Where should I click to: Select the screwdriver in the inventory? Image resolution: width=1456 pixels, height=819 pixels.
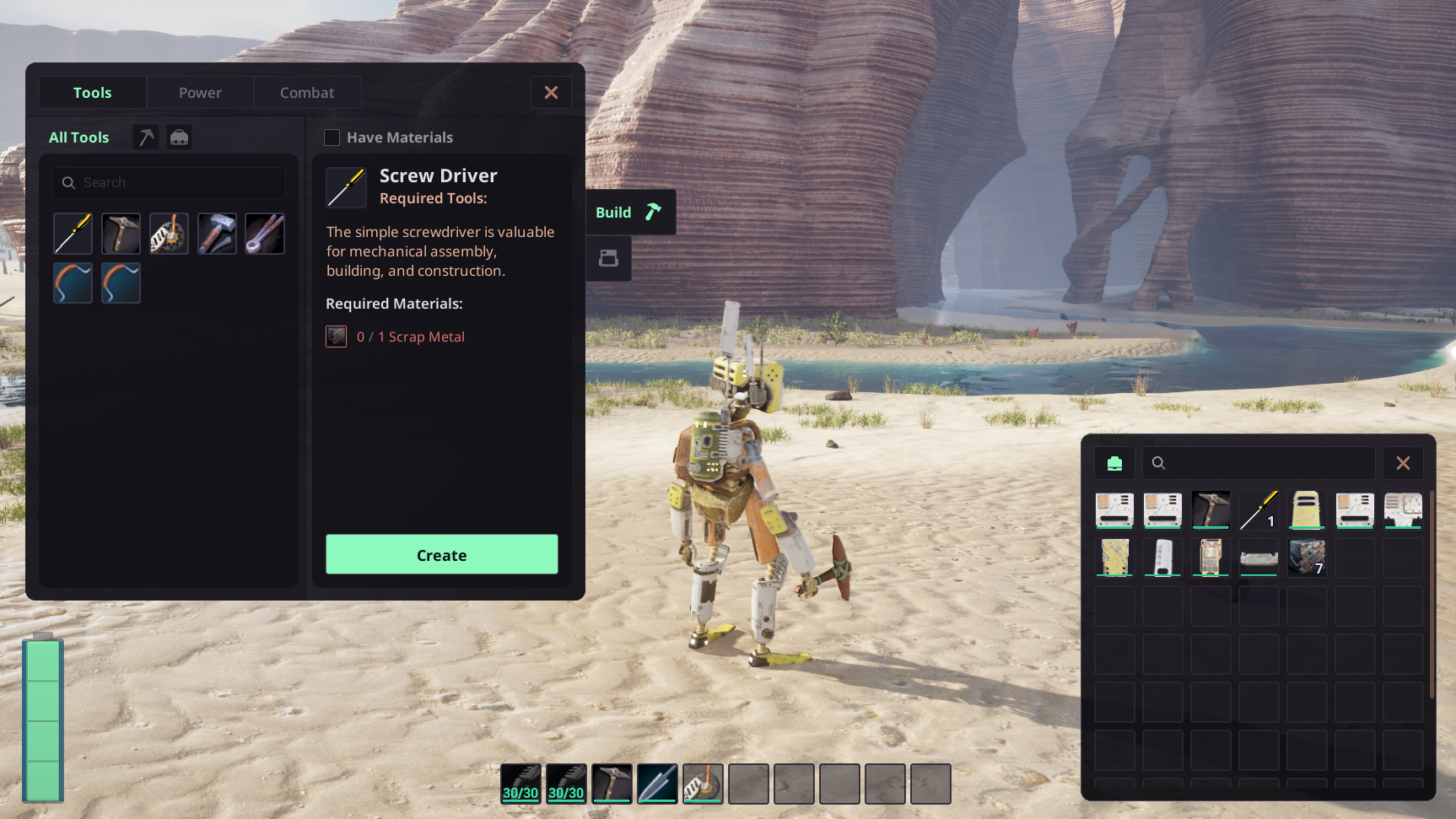tap(1259, 510)
